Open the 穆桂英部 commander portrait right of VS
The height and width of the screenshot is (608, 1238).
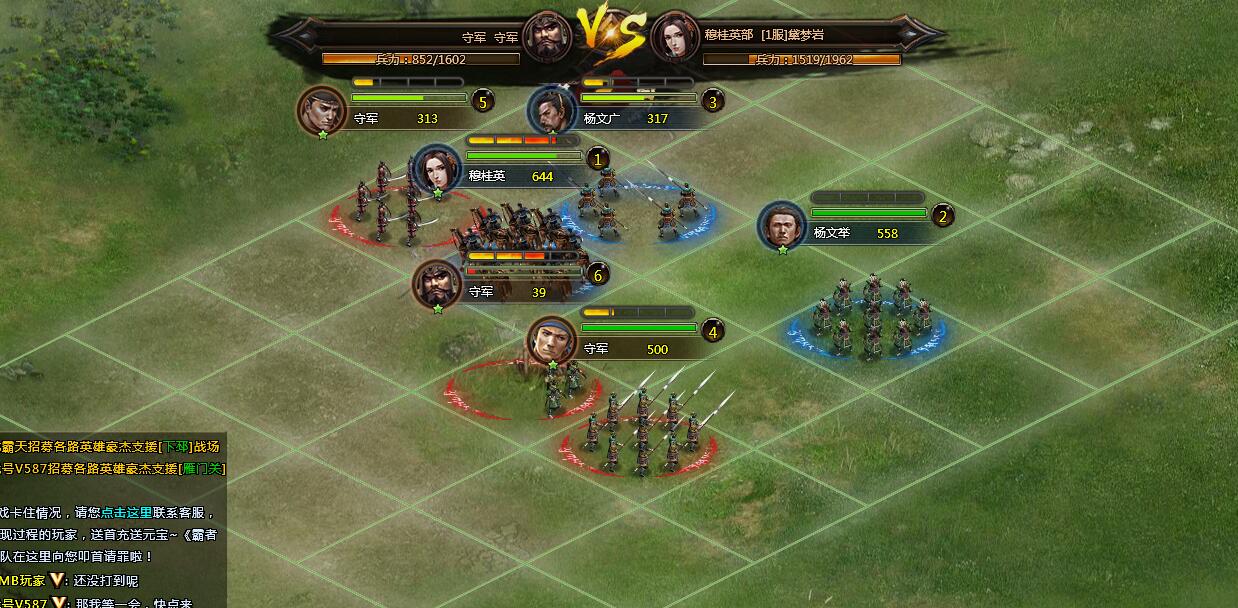pos(675,37)
